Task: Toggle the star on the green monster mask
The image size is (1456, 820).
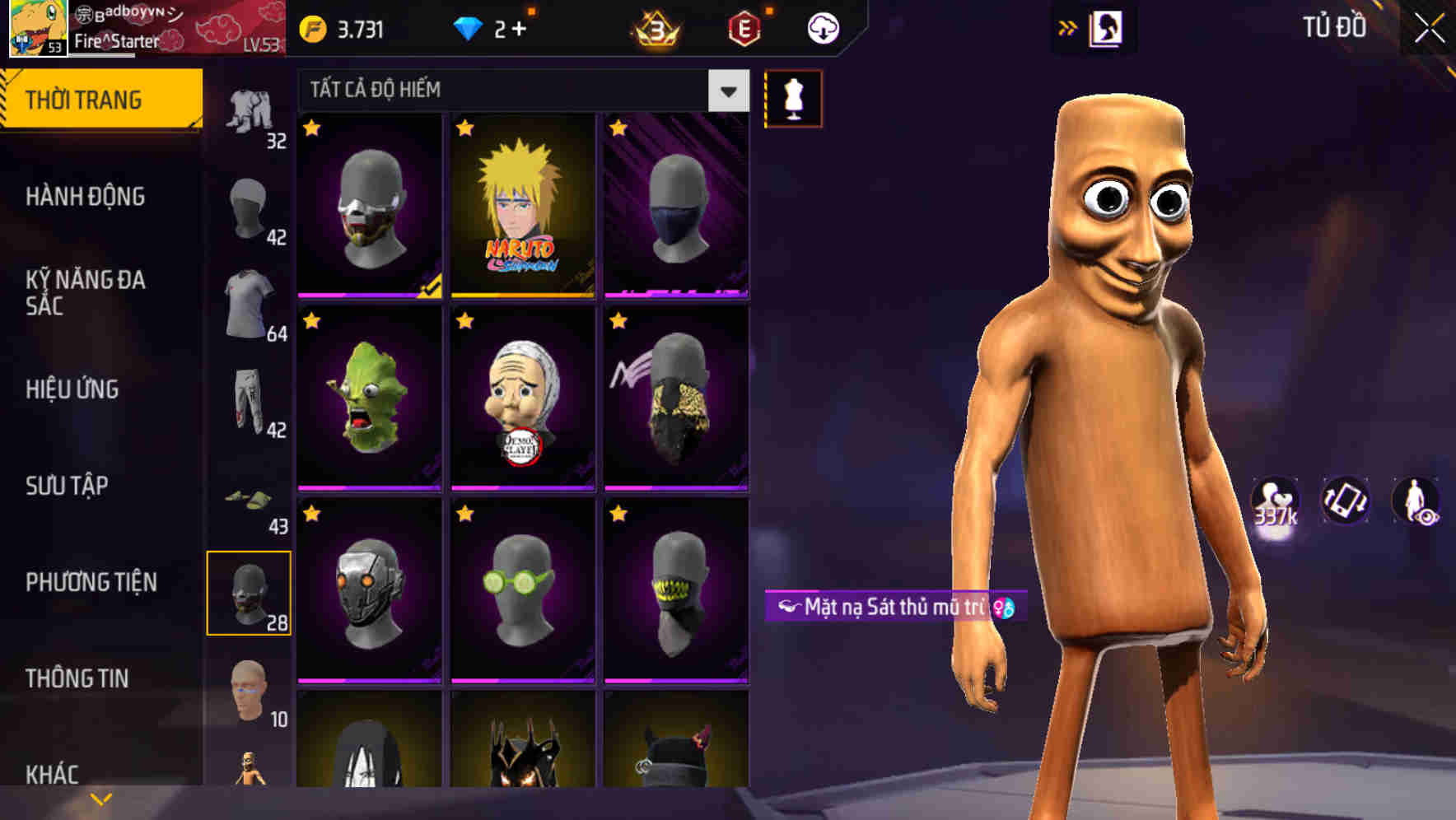Action: coord(311,320)
